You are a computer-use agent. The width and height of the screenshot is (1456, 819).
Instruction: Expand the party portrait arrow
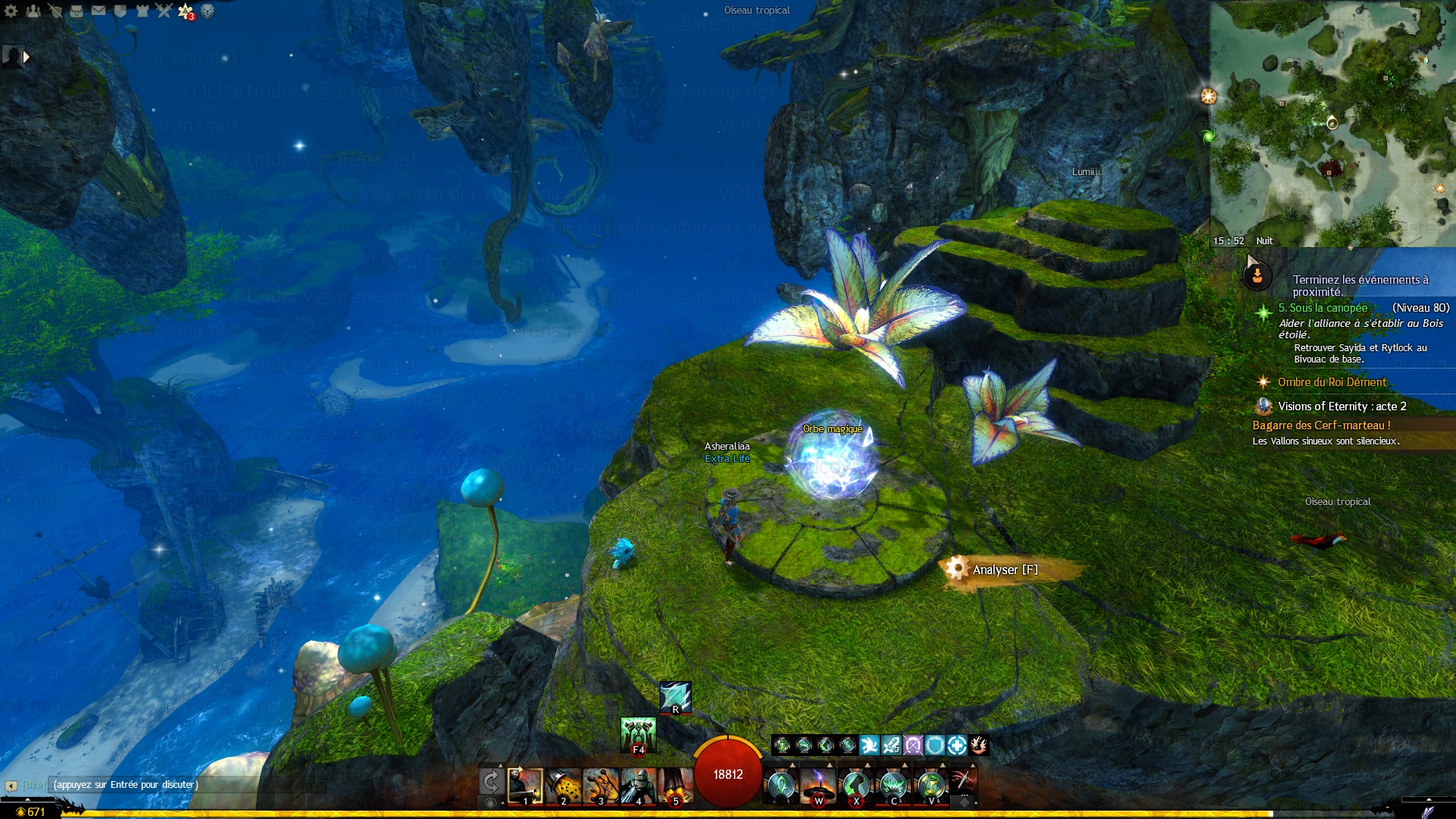[27, 56]
